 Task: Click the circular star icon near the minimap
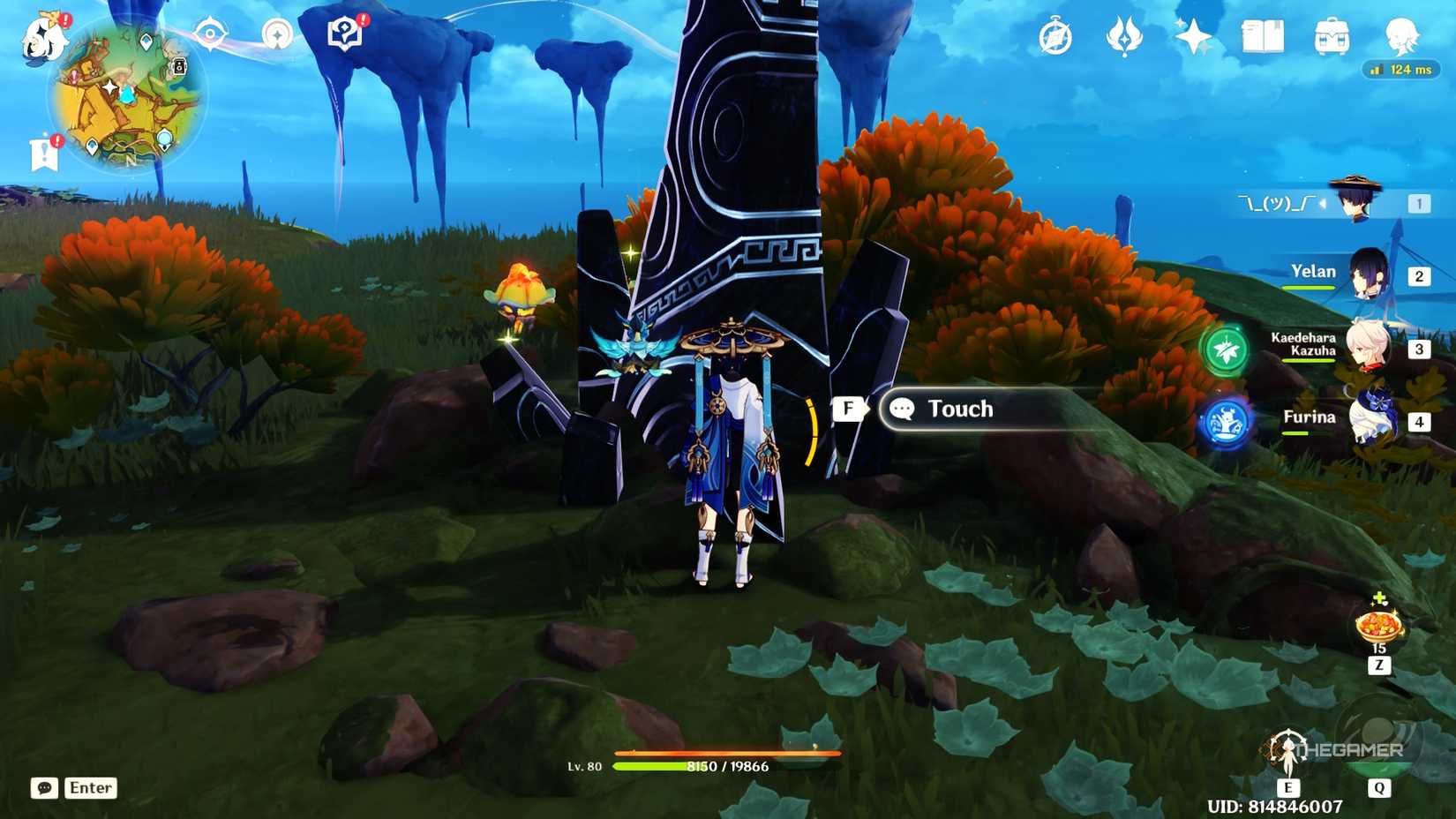277,34
